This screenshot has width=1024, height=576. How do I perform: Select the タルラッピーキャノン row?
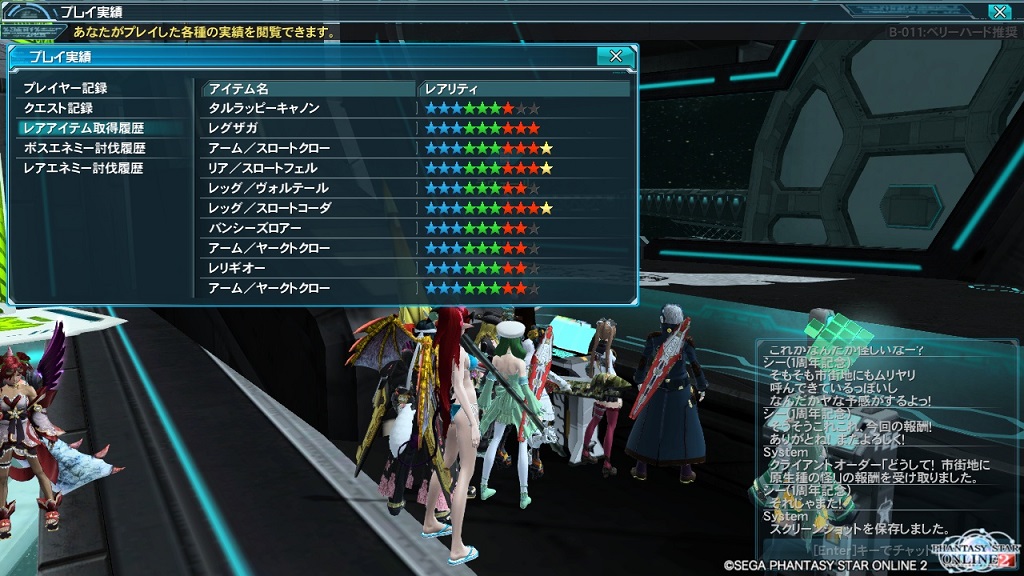(264, 108)
